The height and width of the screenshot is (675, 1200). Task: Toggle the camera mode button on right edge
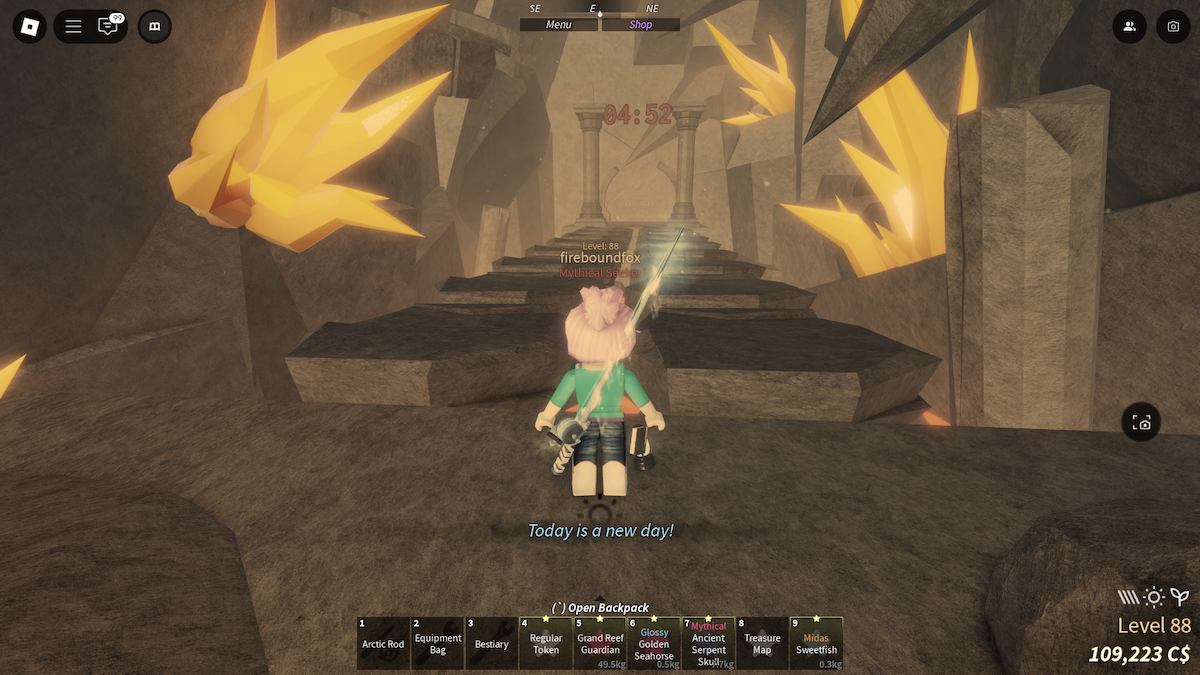coord(1142,423)
